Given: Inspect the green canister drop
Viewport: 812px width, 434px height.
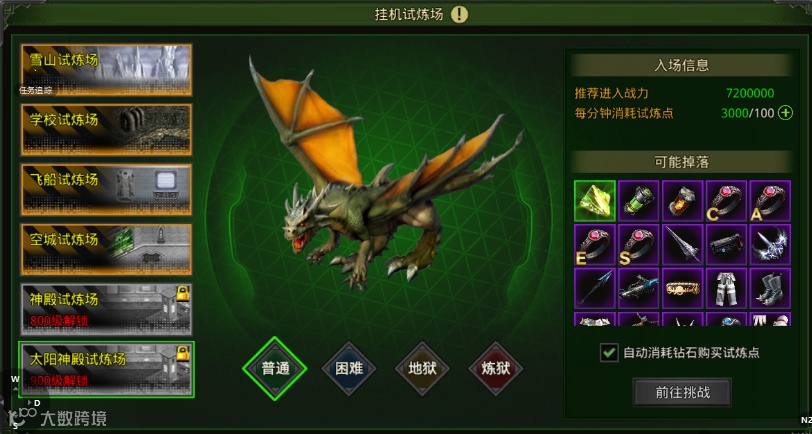Looking at the screenshot, I should point(638,200).
